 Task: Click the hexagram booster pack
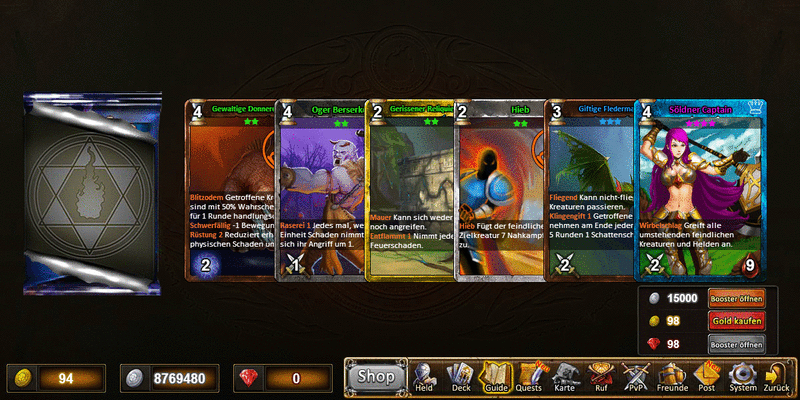[92, 195]
